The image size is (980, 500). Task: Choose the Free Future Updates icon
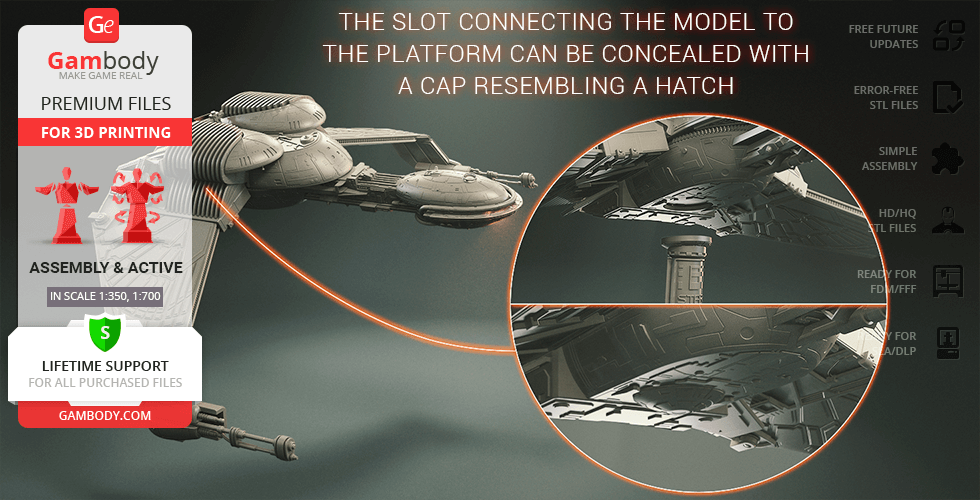coord(946,37)
